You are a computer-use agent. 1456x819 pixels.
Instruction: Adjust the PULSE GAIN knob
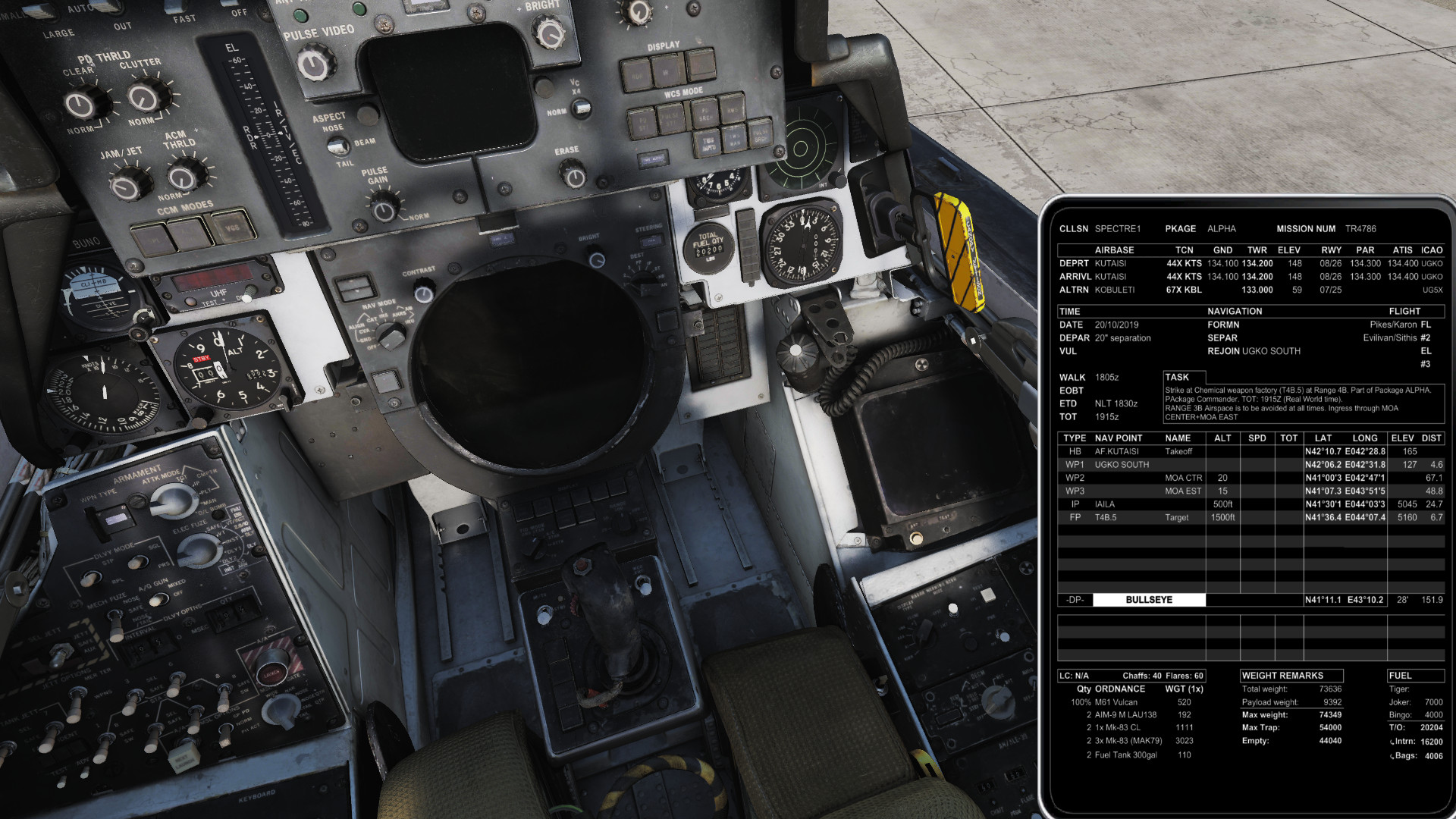(x=384, y=207)
